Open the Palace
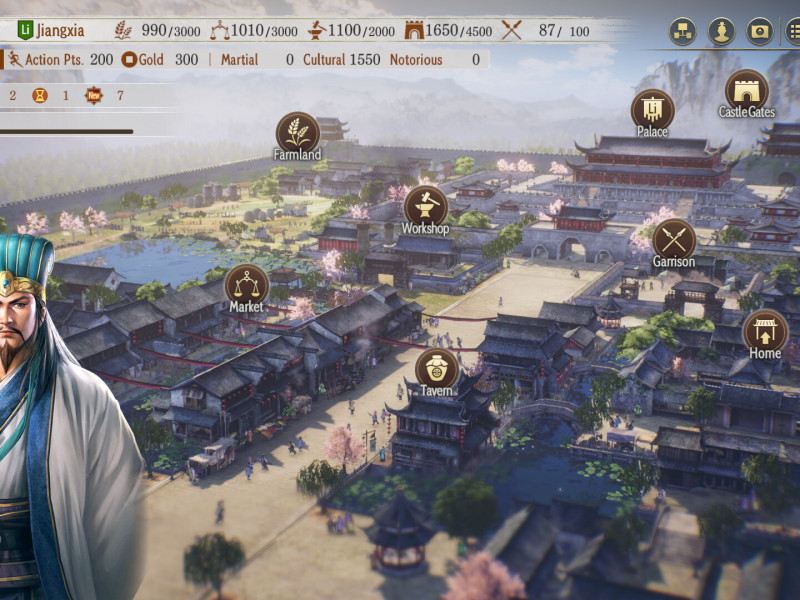The height and width of the screenshot is (600, 800). (652, 110)
